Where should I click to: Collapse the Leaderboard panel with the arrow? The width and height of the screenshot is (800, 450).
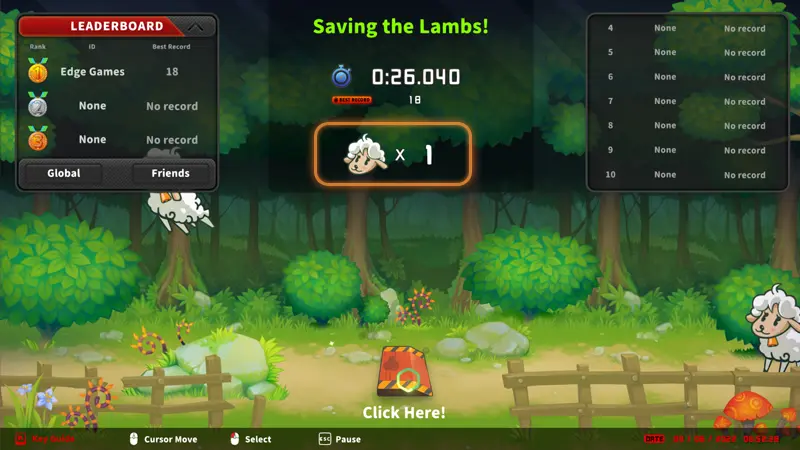pos(196,27)
